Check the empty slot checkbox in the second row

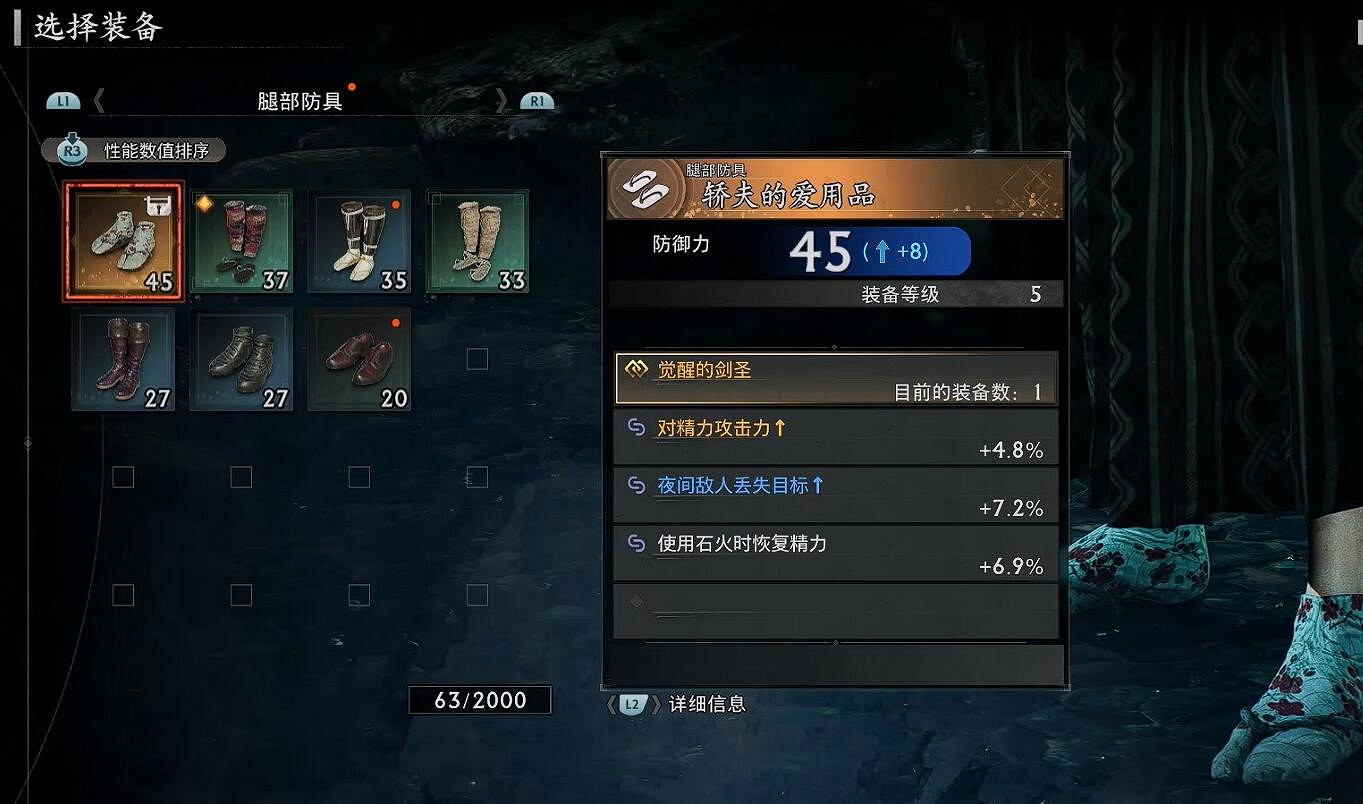(x=478, y=360)
